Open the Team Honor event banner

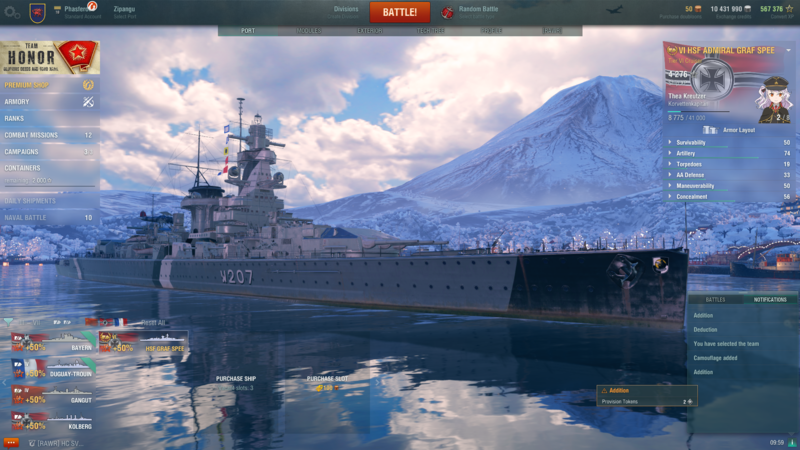coord(49,57)
